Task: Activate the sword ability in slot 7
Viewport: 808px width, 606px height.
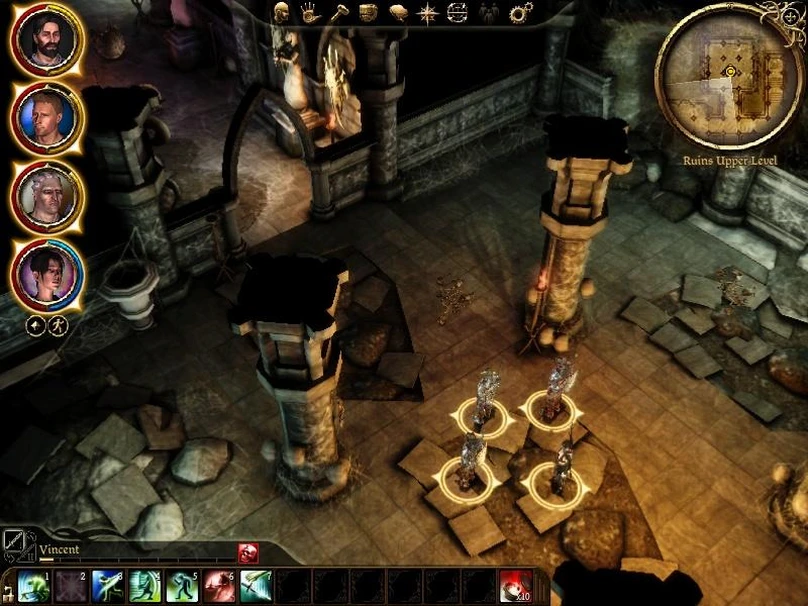Action: (x=255, y=585)
